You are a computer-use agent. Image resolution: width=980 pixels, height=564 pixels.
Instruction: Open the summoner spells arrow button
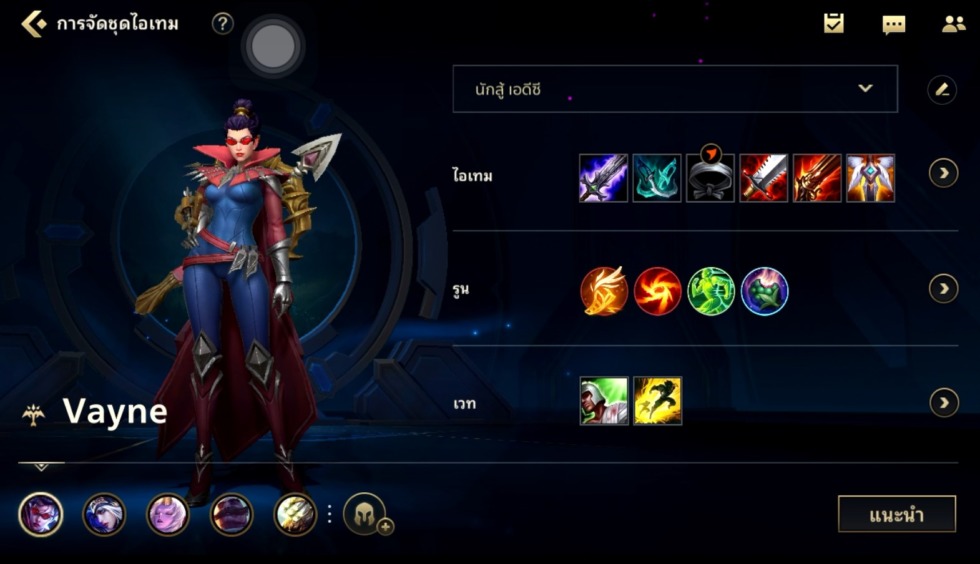point(943,403)
